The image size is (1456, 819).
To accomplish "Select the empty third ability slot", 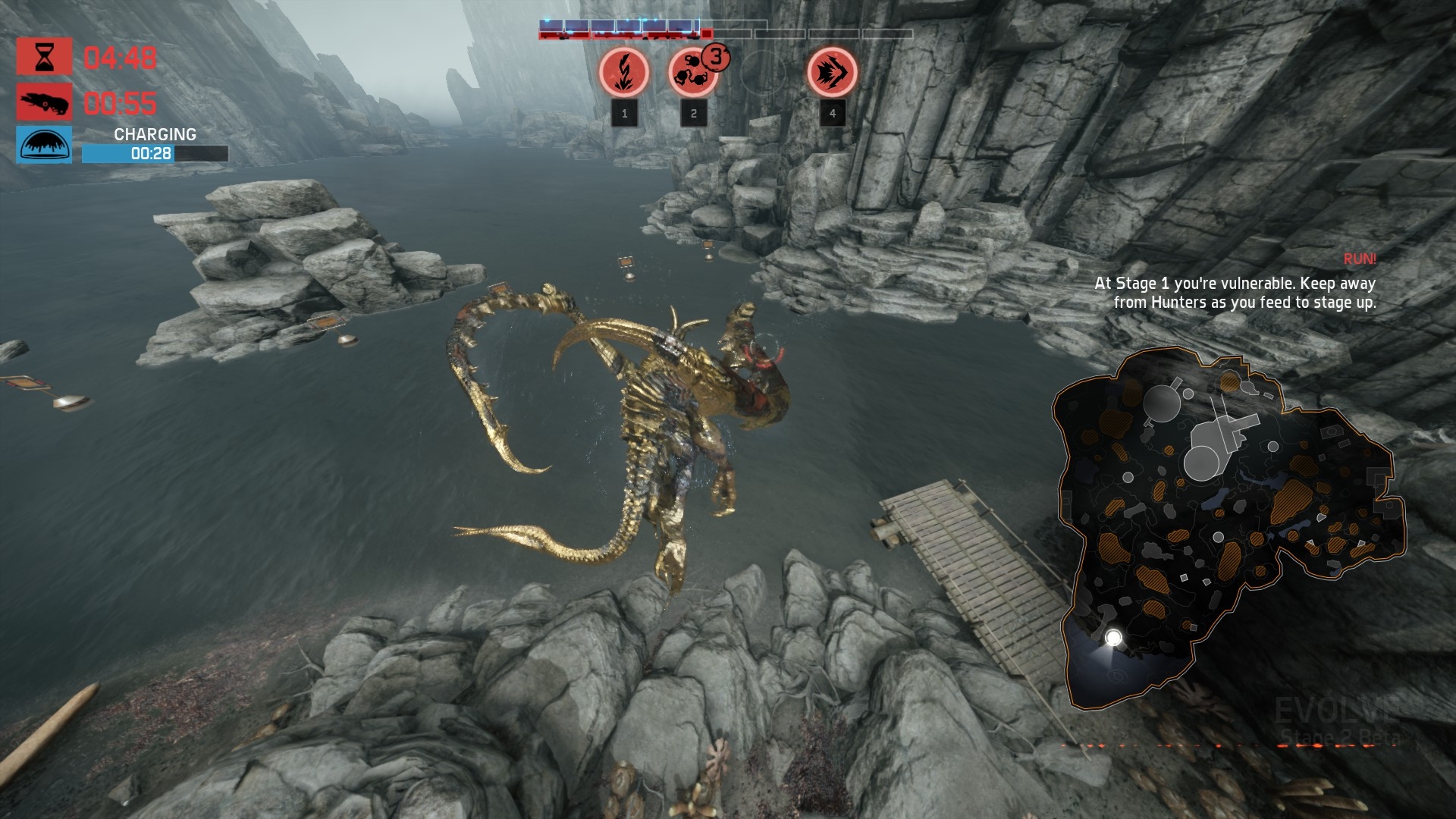I will pos(762,73).
